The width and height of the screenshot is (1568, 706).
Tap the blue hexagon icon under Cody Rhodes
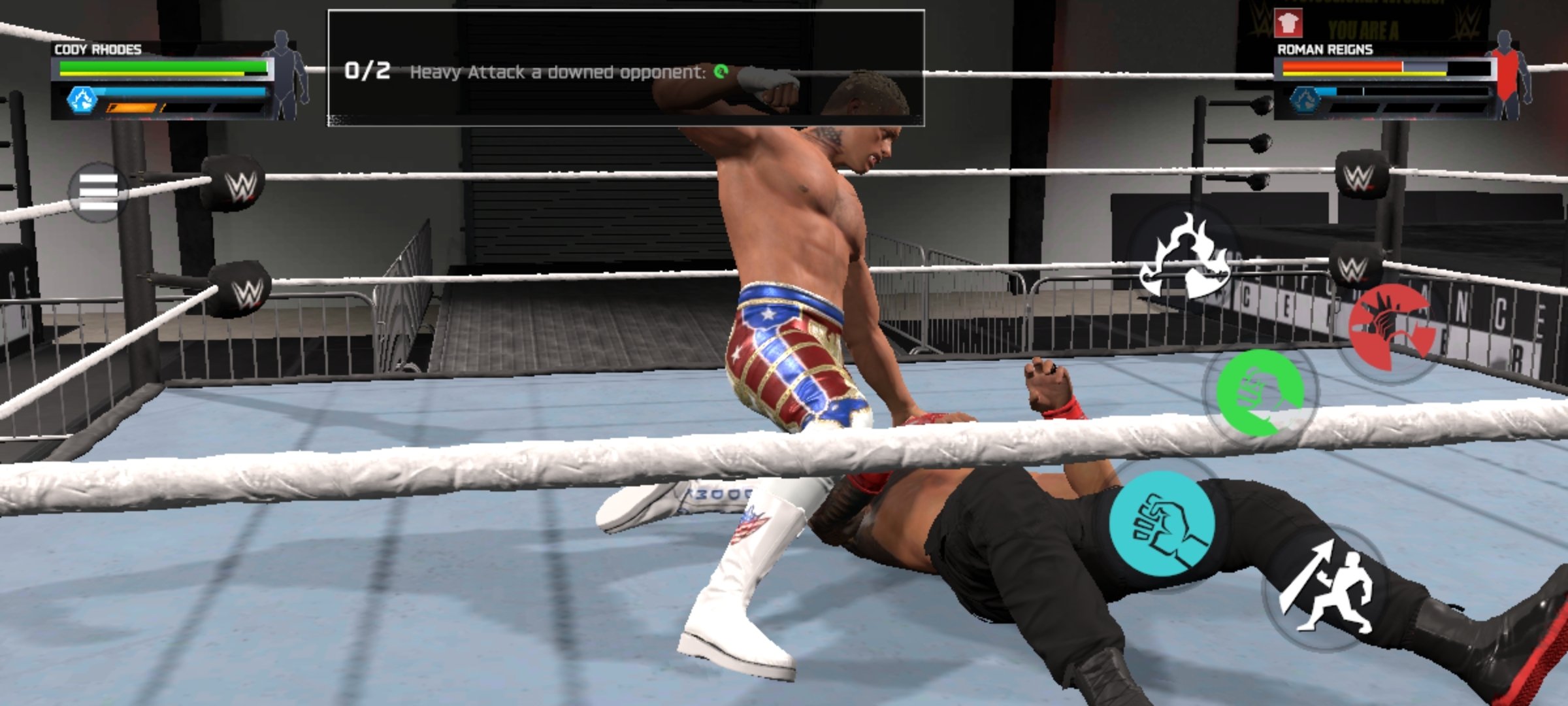tap(82, 100)
